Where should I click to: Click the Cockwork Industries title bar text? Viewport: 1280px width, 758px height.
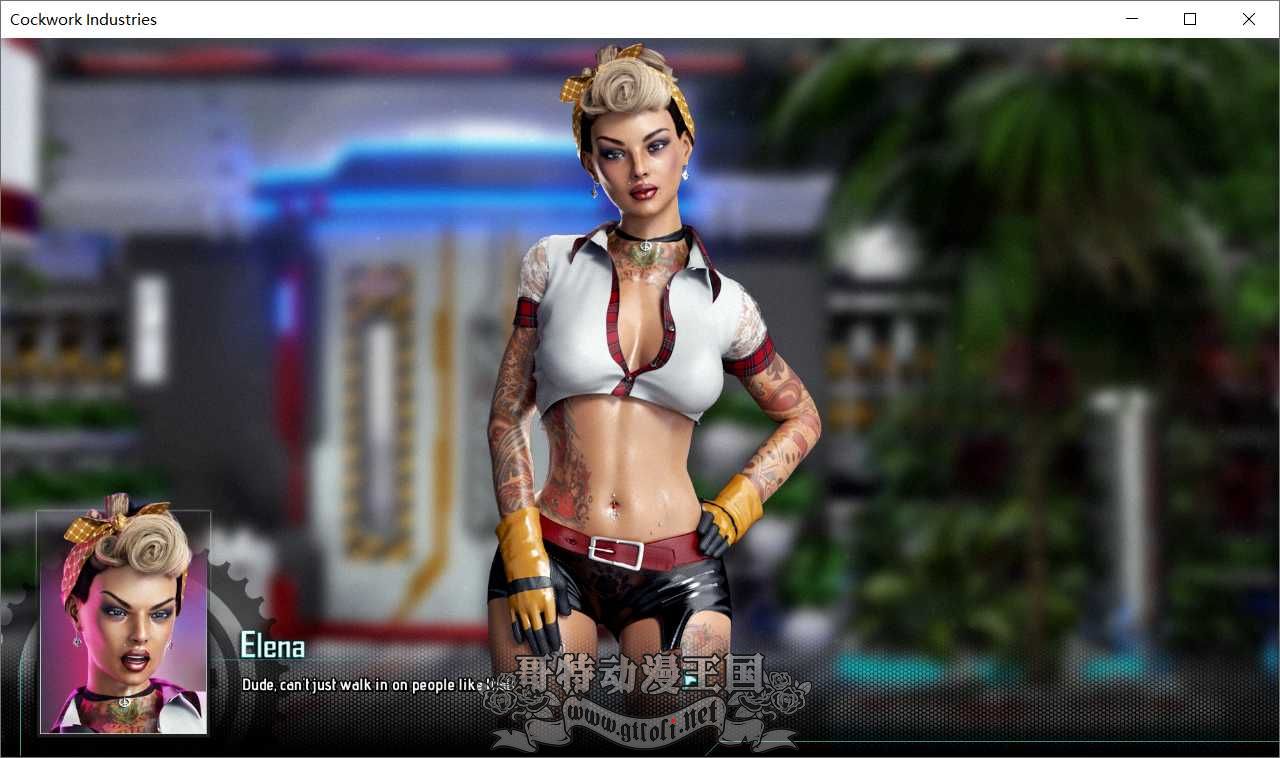[x=84, y=19]
